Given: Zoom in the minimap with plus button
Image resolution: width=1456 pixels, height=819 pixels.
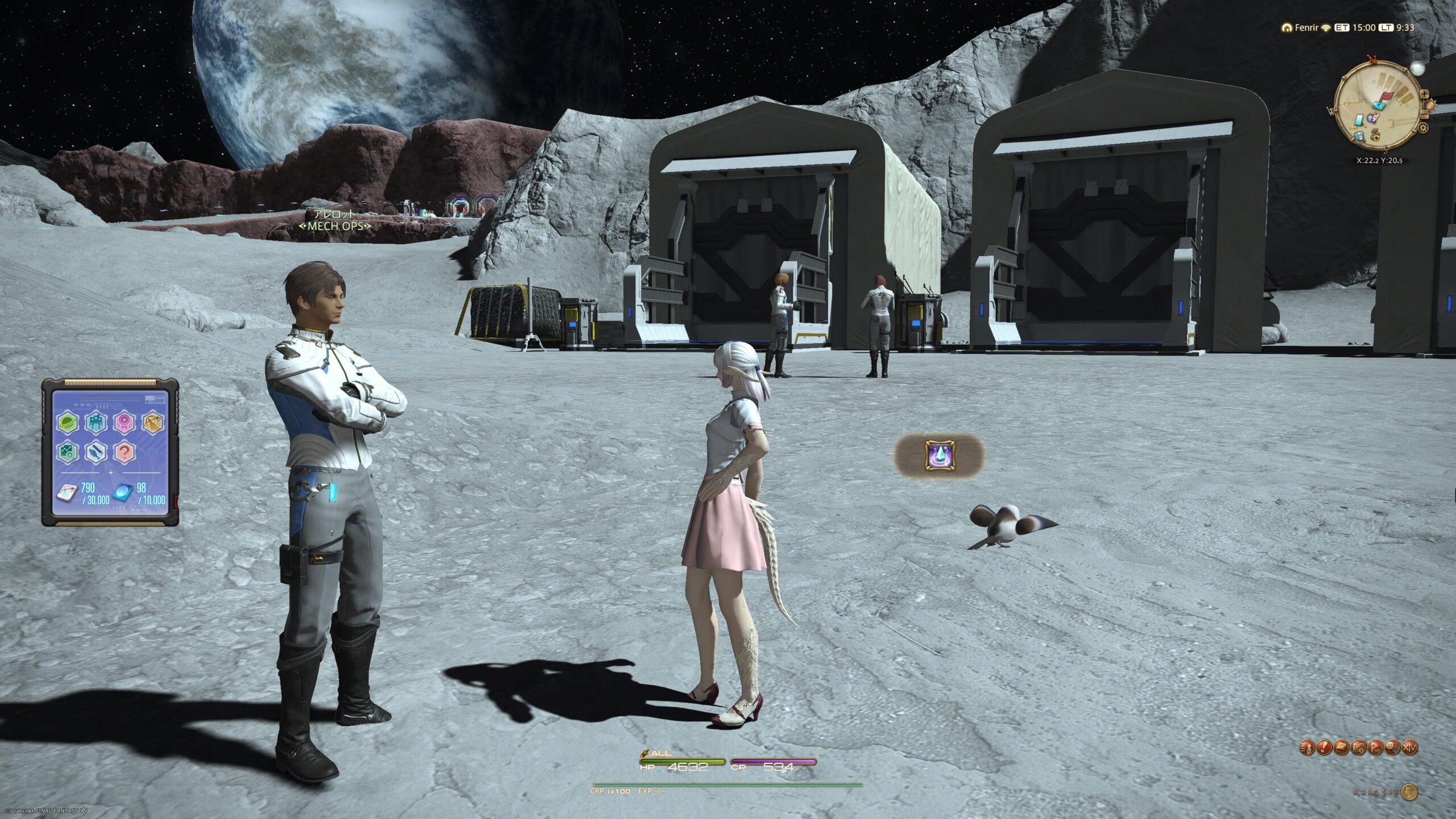Looking at the screenshot, I should point(1424,94).
